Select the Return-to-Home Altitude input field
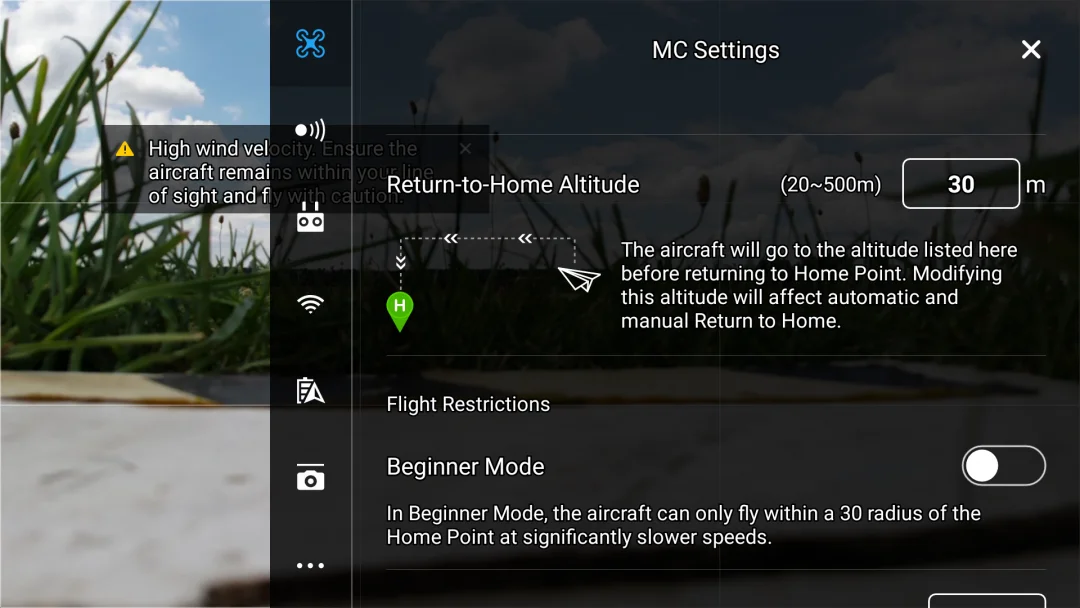 click(960, 184)
